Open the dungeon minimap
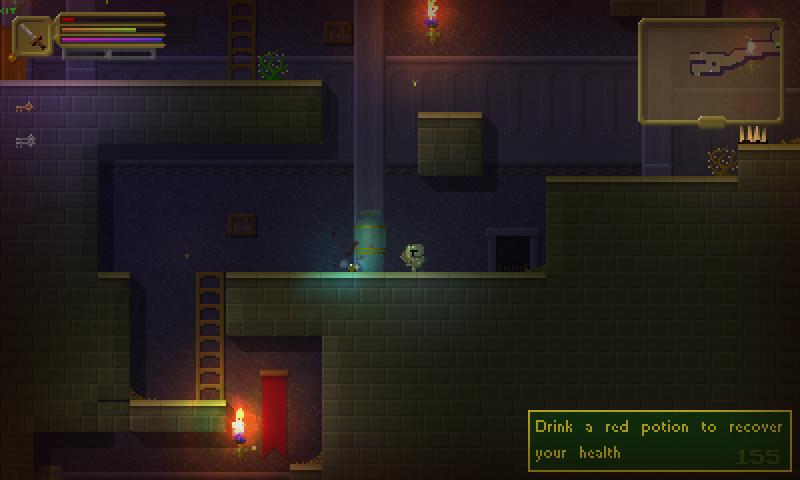Screen dimensions: 800x480 point(710,68)
